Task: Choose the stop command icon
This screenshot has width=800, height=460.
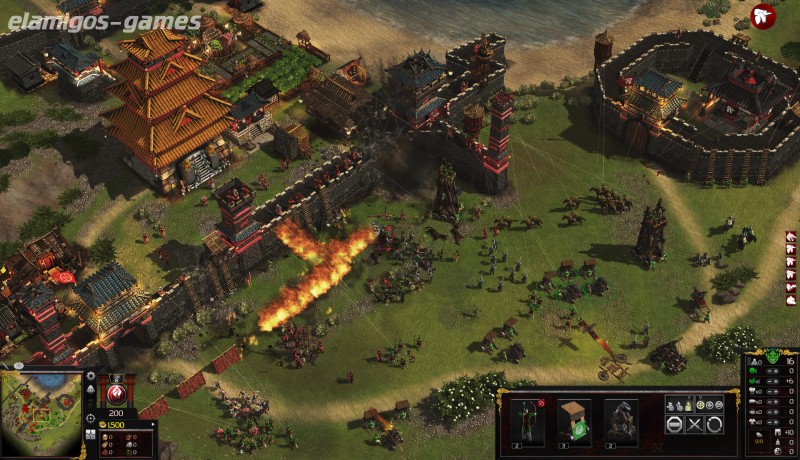Action: click(674, 424)
